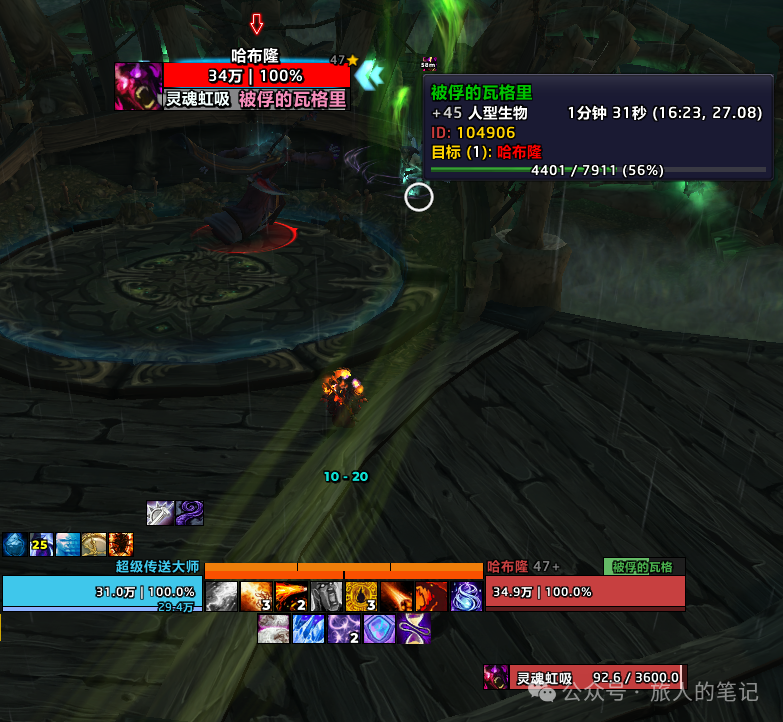Cast the ice shards ability icon
This screenshot has width=783, height=722.
[309, 629]
